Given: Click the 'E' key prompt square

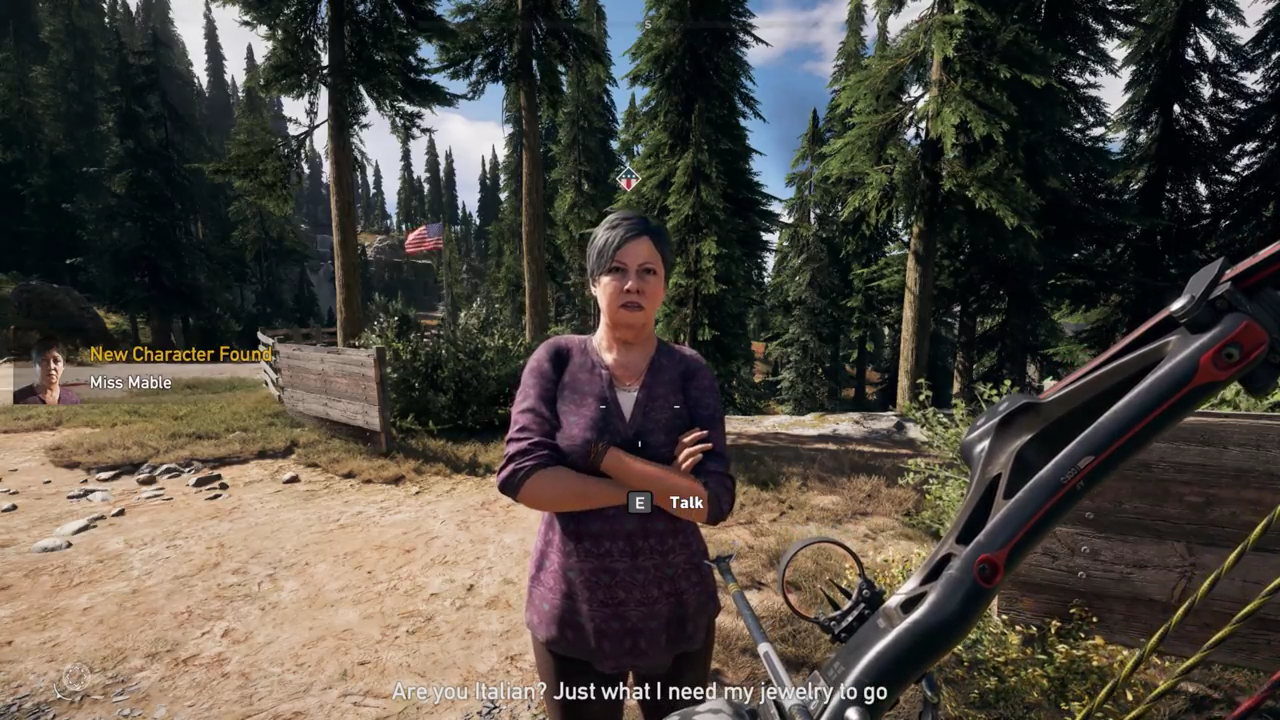Looking at the screenshot, I should pos(639,502).
